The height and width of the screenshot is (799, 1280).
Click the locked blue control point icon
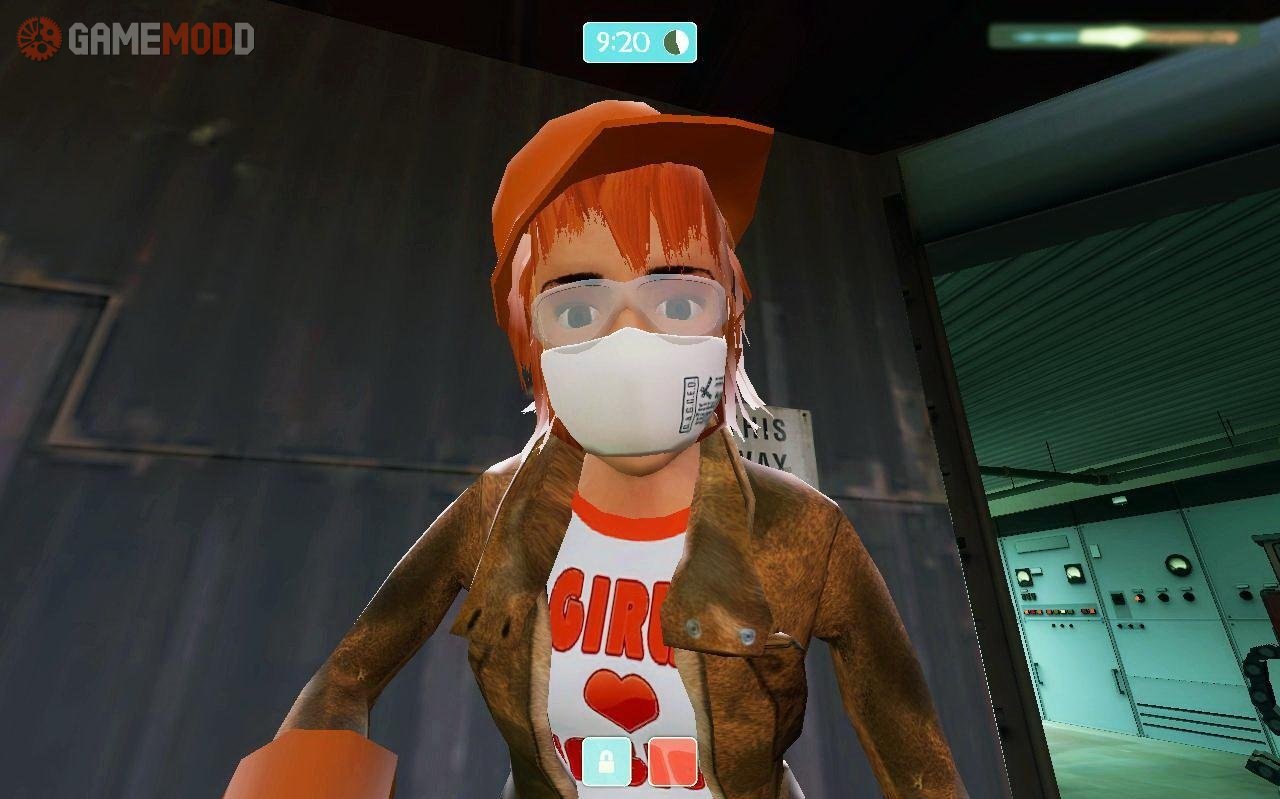pyautogui.click(x=608, y=764)
